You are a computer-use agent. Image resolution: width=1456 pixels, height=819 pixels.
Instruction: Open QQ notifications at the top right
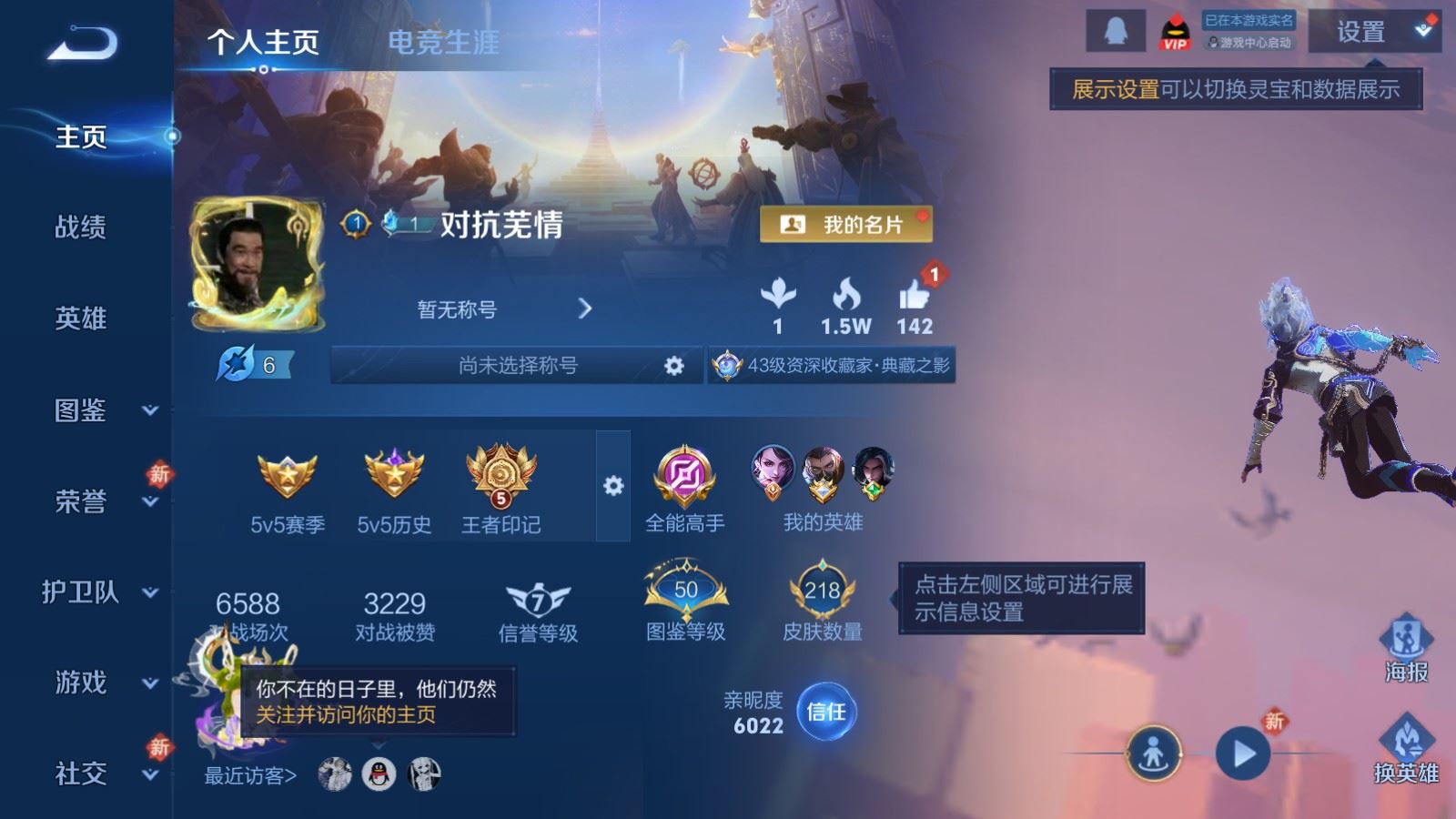(1115, 29)
